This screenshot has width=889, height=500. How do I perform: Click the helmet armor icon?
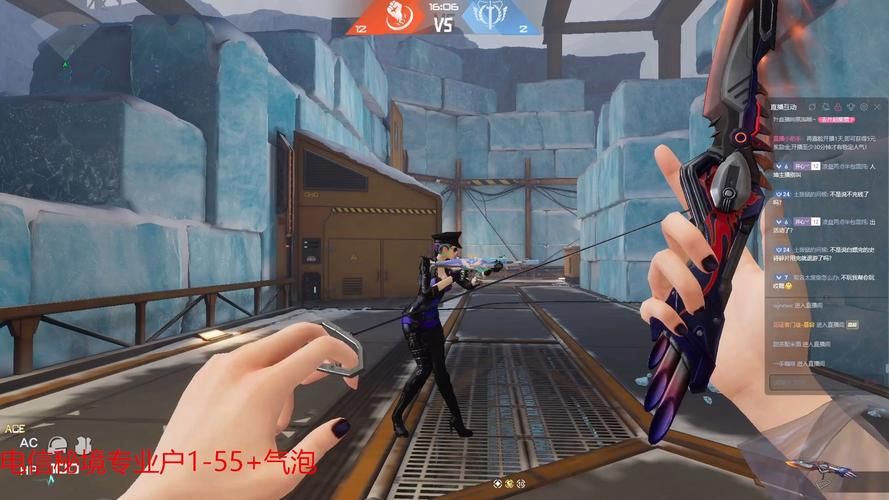[58, 442]
